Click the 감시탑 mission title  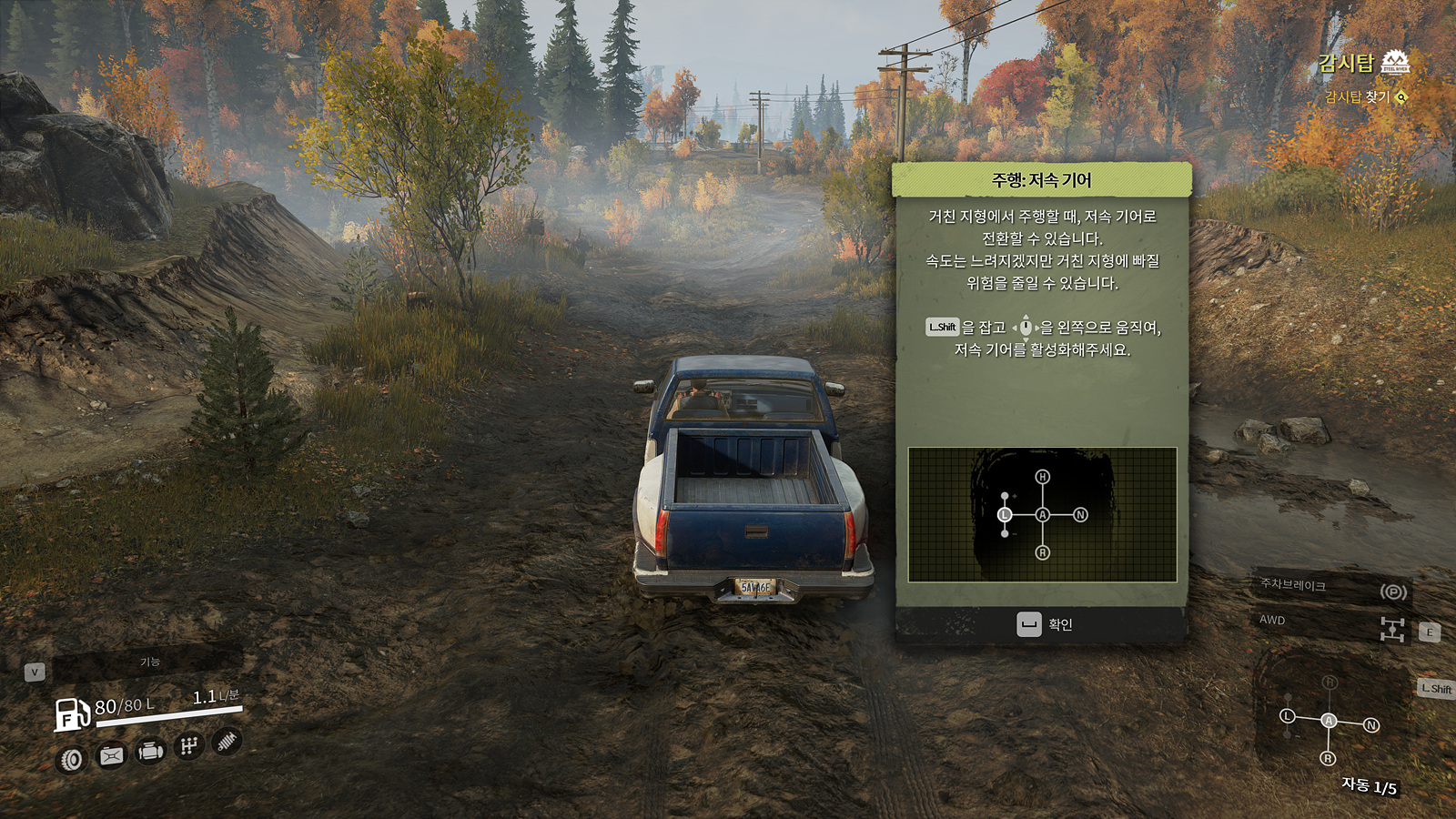point(1346,63)
